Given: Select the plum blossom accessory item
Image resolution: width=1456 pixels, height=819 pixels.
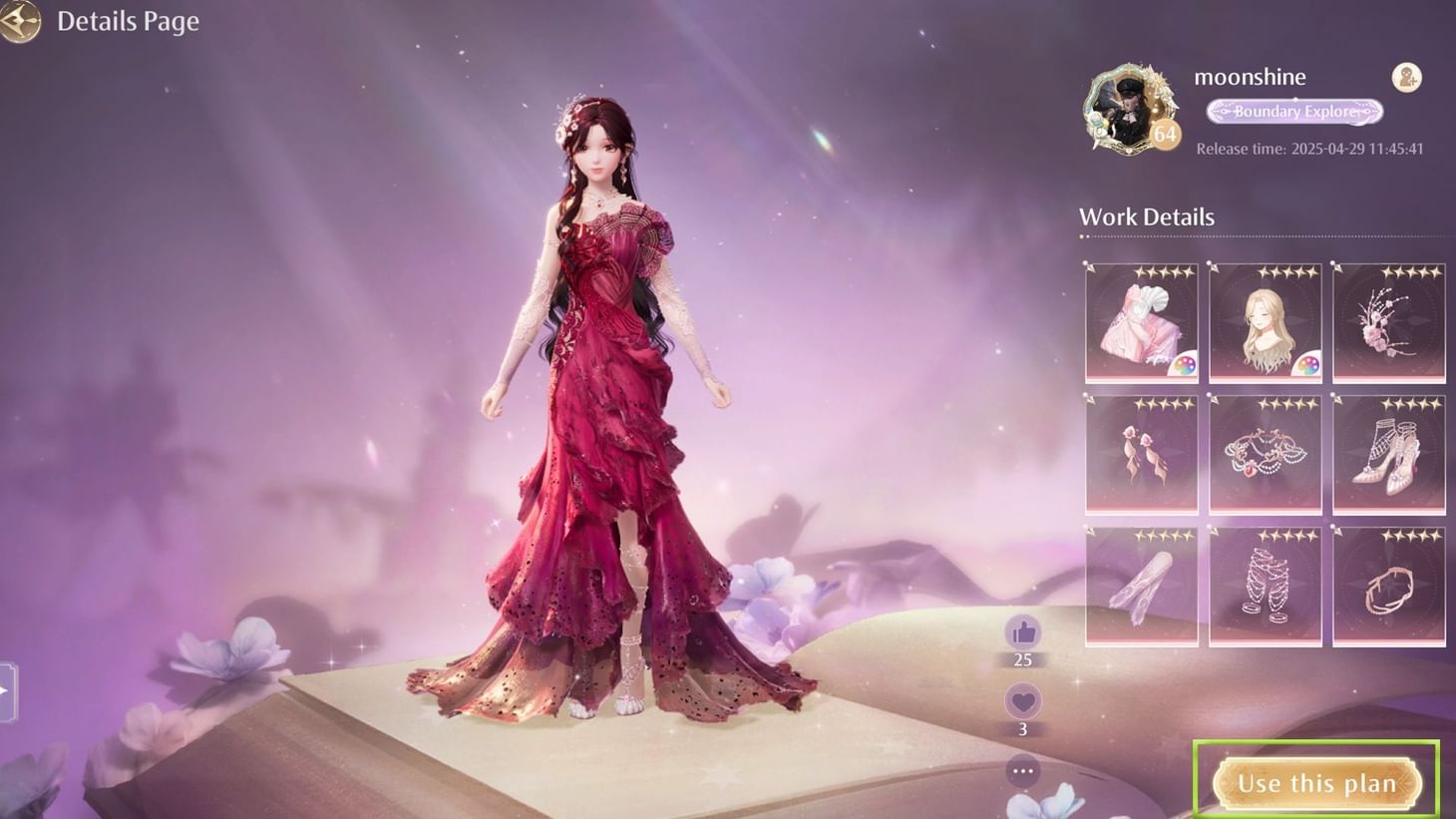Looking at the screenshot, I should [1389, 321].
